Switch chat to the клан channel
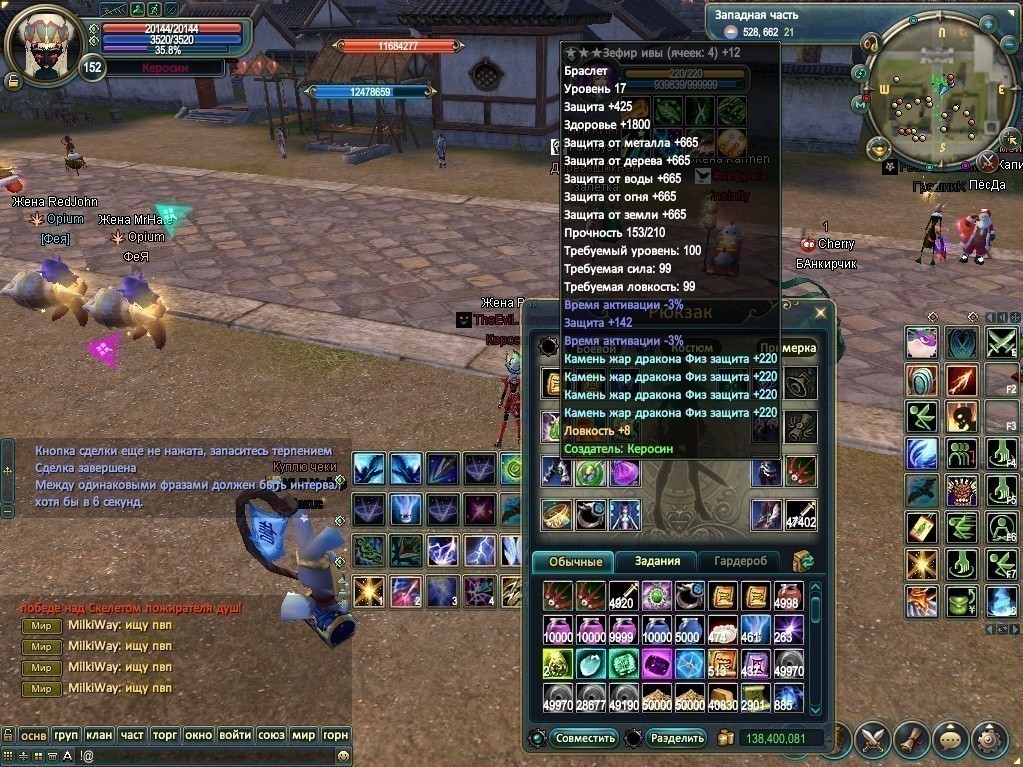 click(x=99, y=735)
